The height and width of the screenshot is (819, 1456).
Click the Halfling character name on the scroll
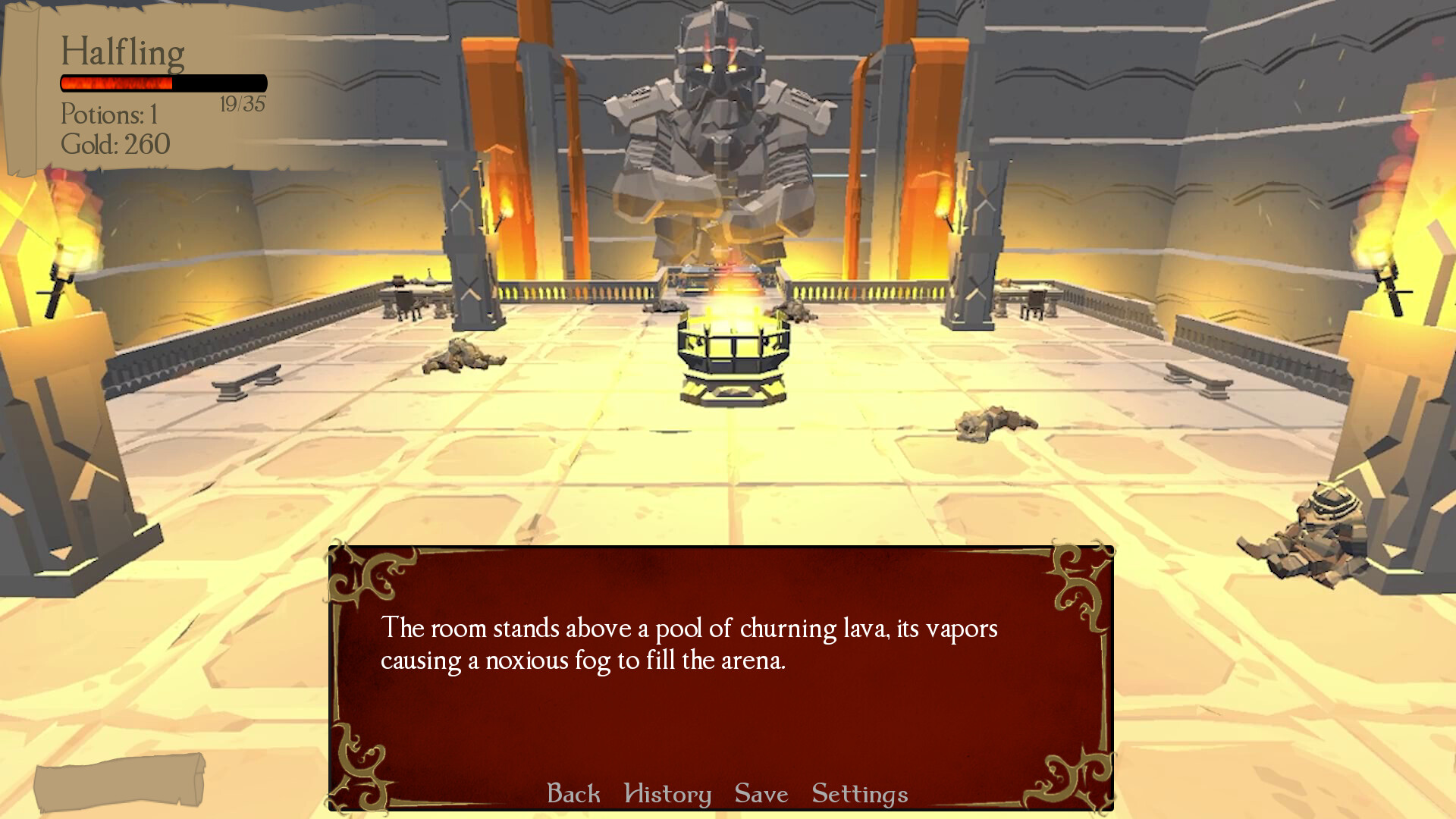coord(123,52)
